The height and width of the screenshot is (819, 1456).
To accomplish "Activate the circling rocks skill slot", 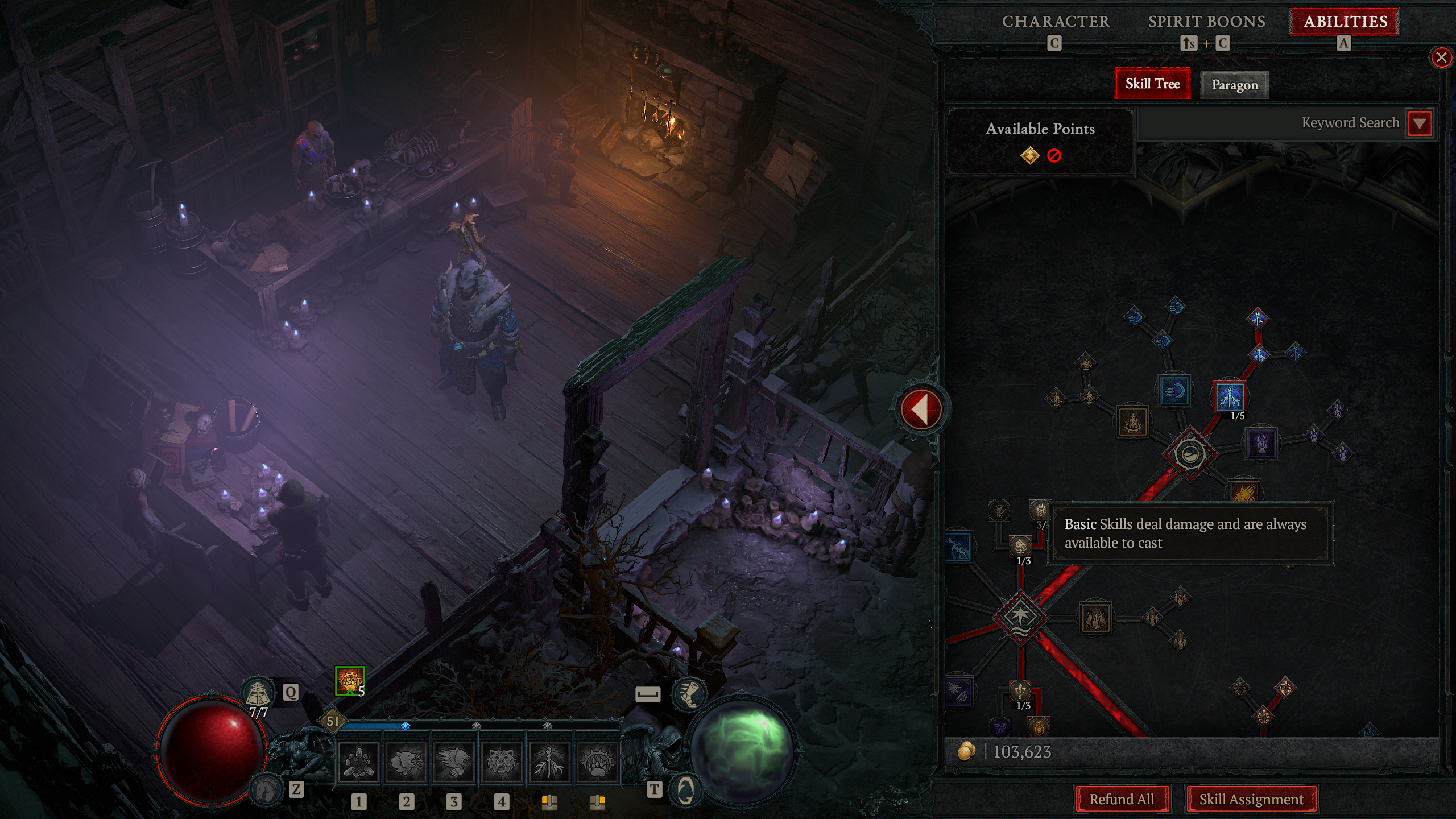I will coord(358,761).
